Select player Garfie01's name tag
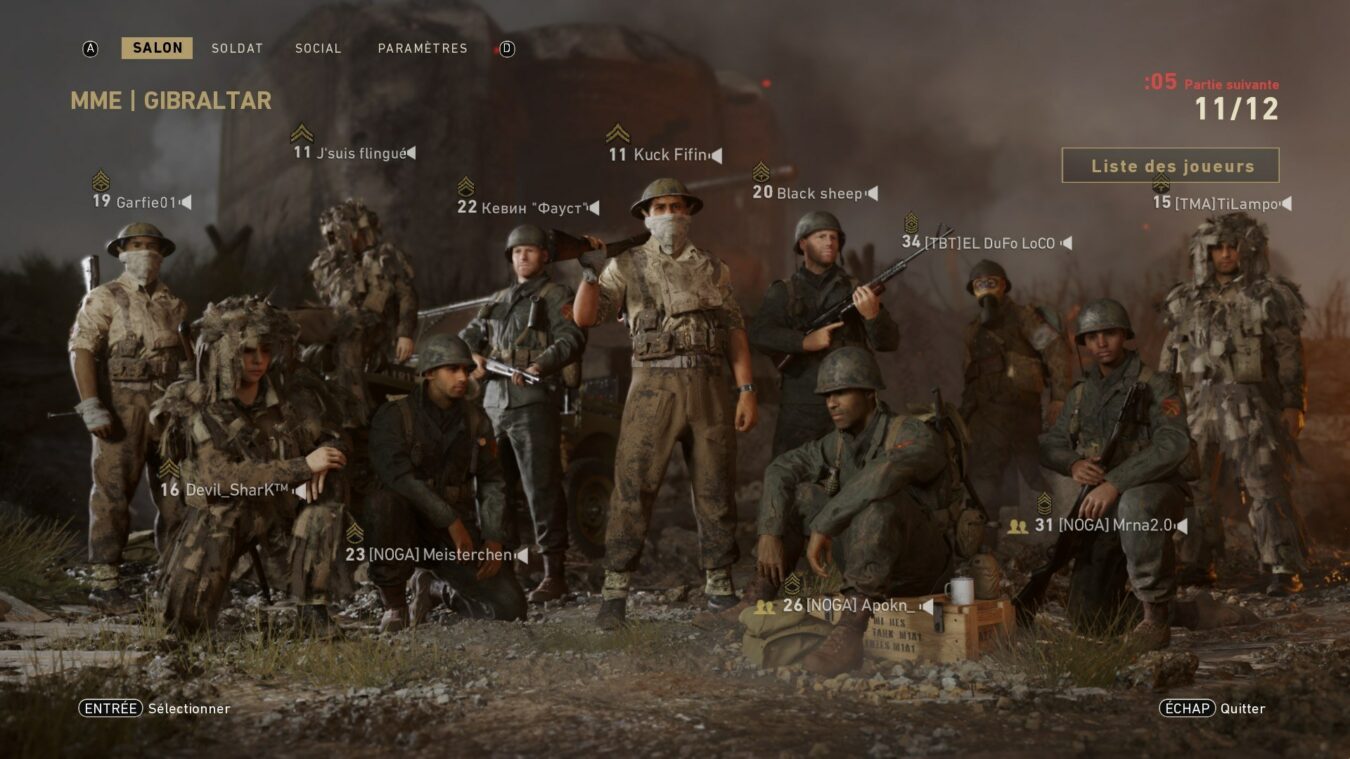Viewport: 1350px width, 759px height. point(146,202)
